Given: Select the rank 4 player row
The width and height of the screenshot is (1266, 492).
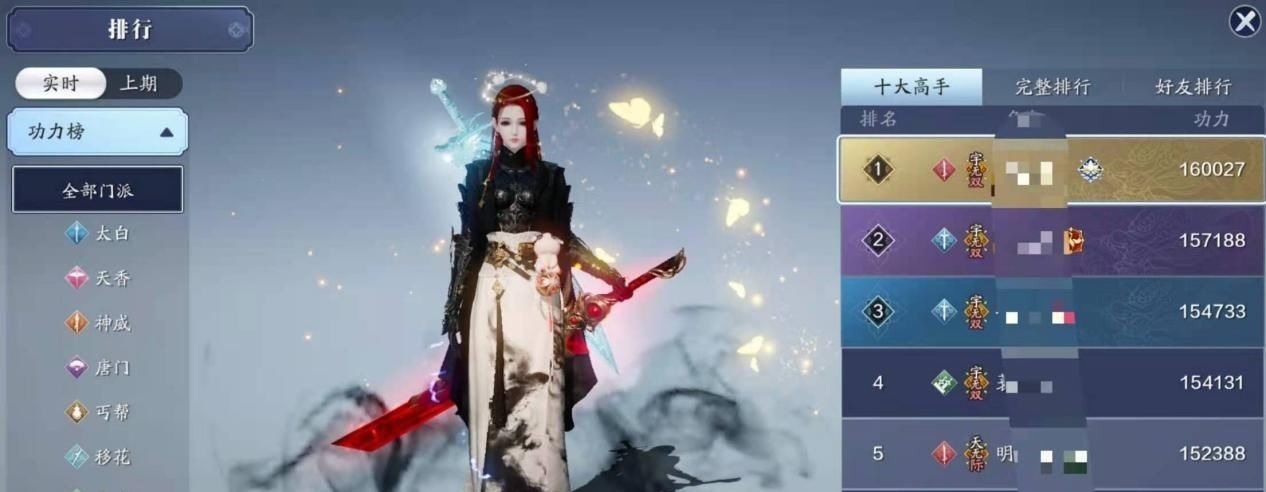Looking at the screenshot, I should (1051, 383).
